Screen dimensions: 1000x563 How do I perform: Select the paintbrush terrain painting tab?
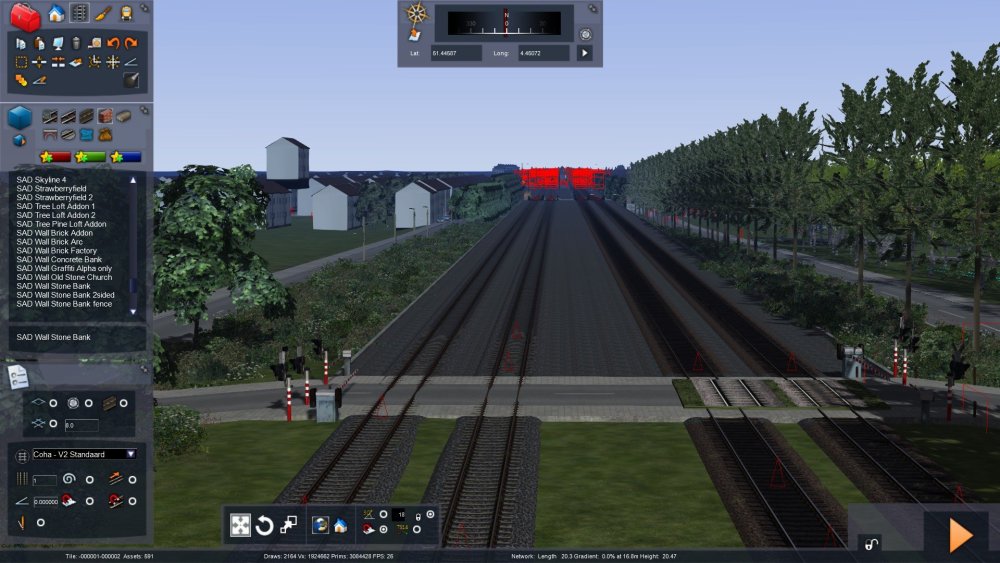[x=103, y=13]
